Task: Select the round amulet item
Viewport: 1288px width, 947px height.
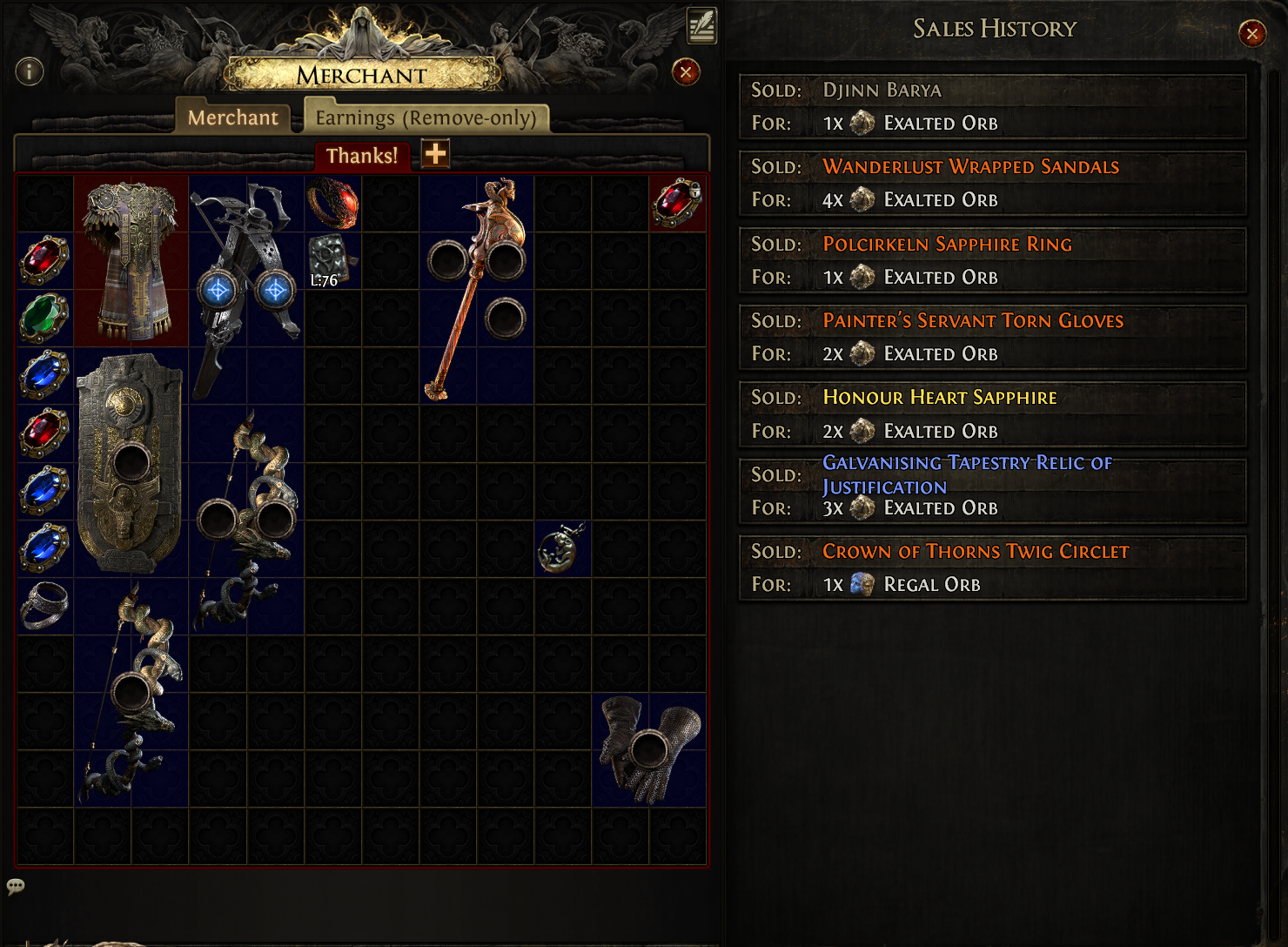Action: 562,548
